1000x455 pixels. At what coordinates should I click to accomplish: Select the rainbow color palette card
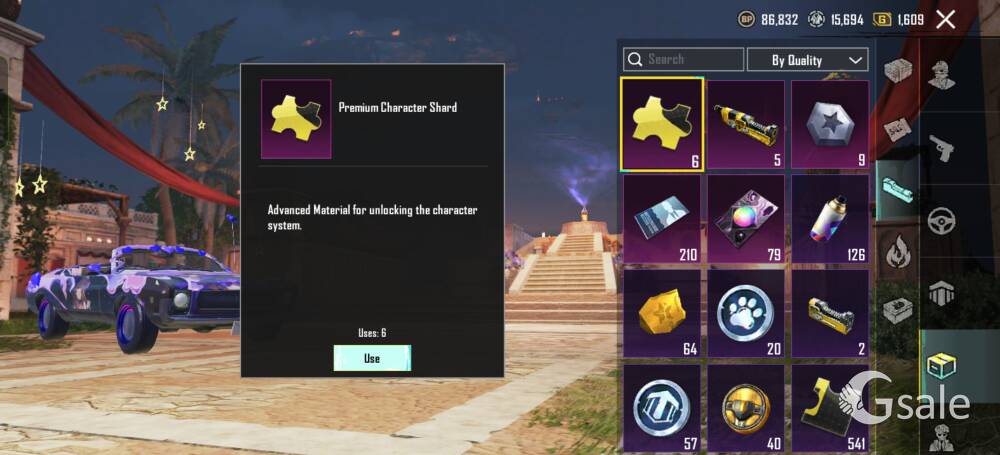pyautogui.click(x=746, y=218)
